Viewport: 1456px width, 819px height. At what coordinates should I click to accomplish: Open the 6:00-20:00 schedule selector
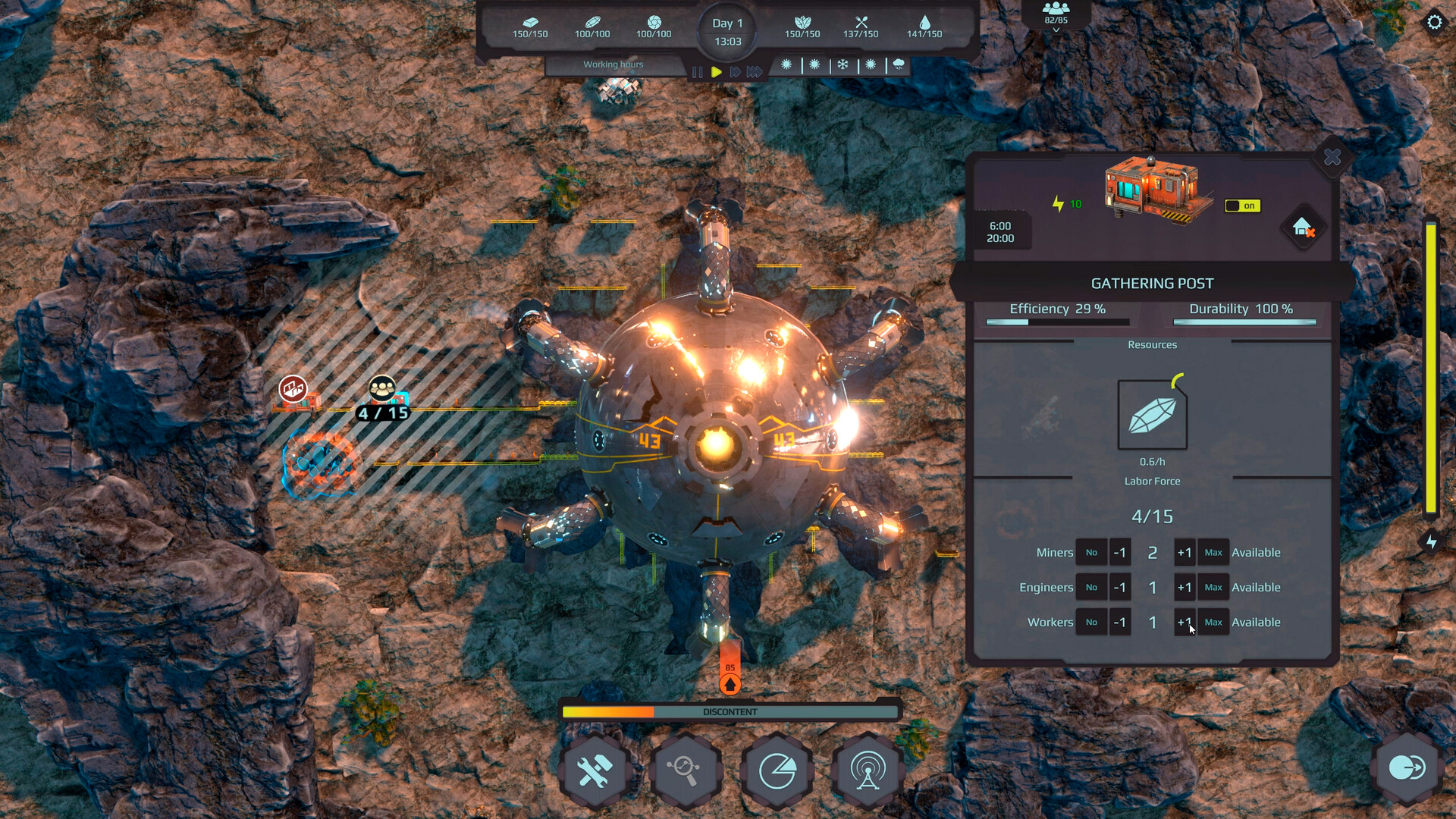tap(1001, 231)
